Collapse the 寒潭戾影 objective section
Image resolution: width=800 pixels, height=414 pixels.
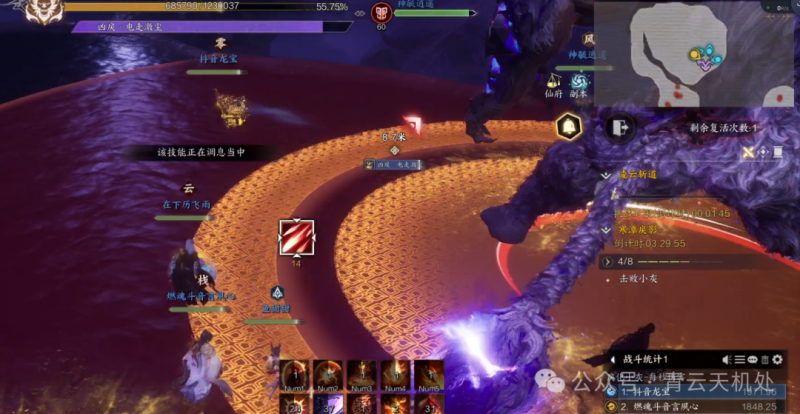(x=606, y=229)
